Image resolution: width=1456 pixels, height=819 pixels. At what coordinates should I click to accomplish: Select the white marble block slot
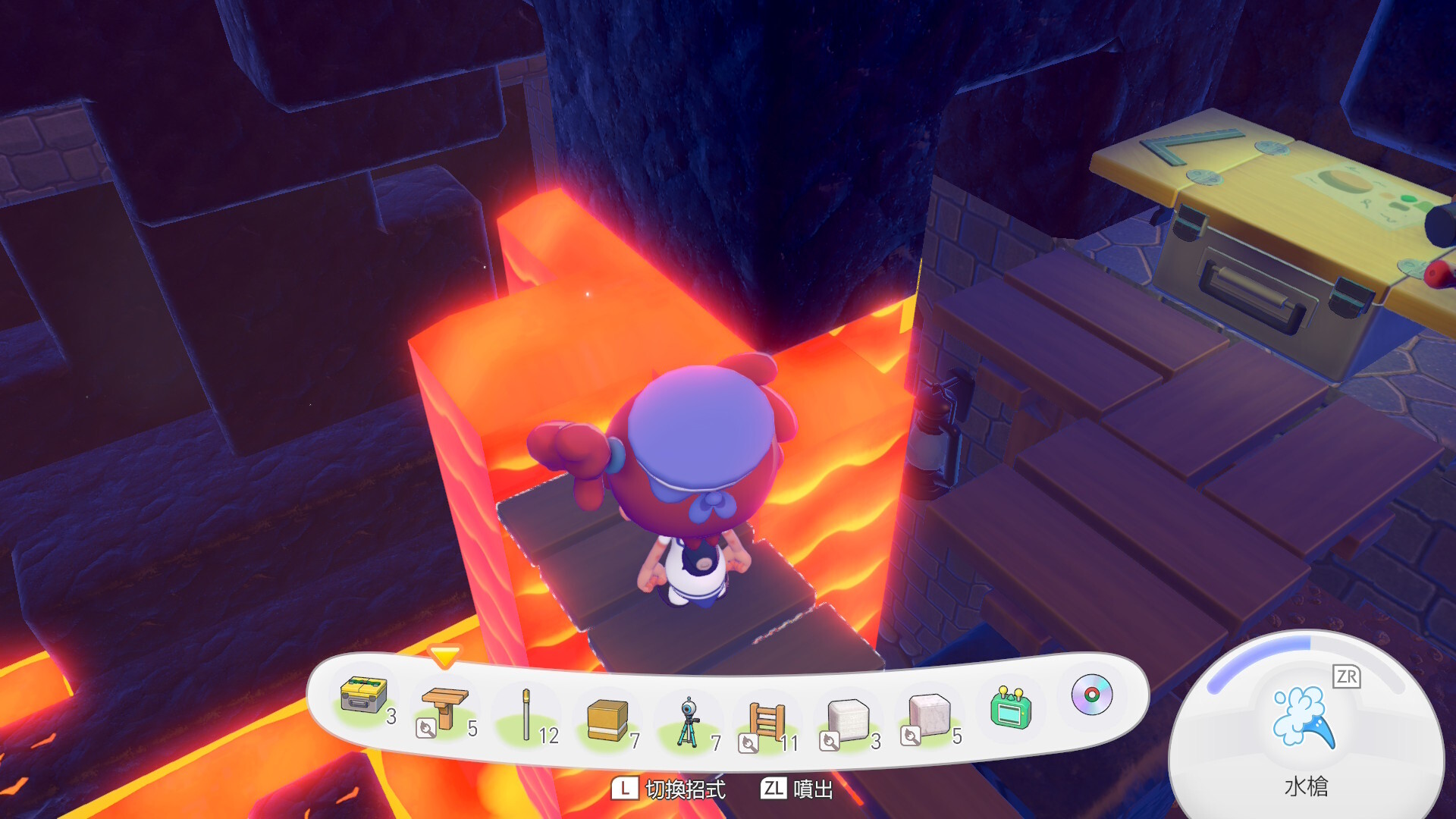[x=929, y=714]
